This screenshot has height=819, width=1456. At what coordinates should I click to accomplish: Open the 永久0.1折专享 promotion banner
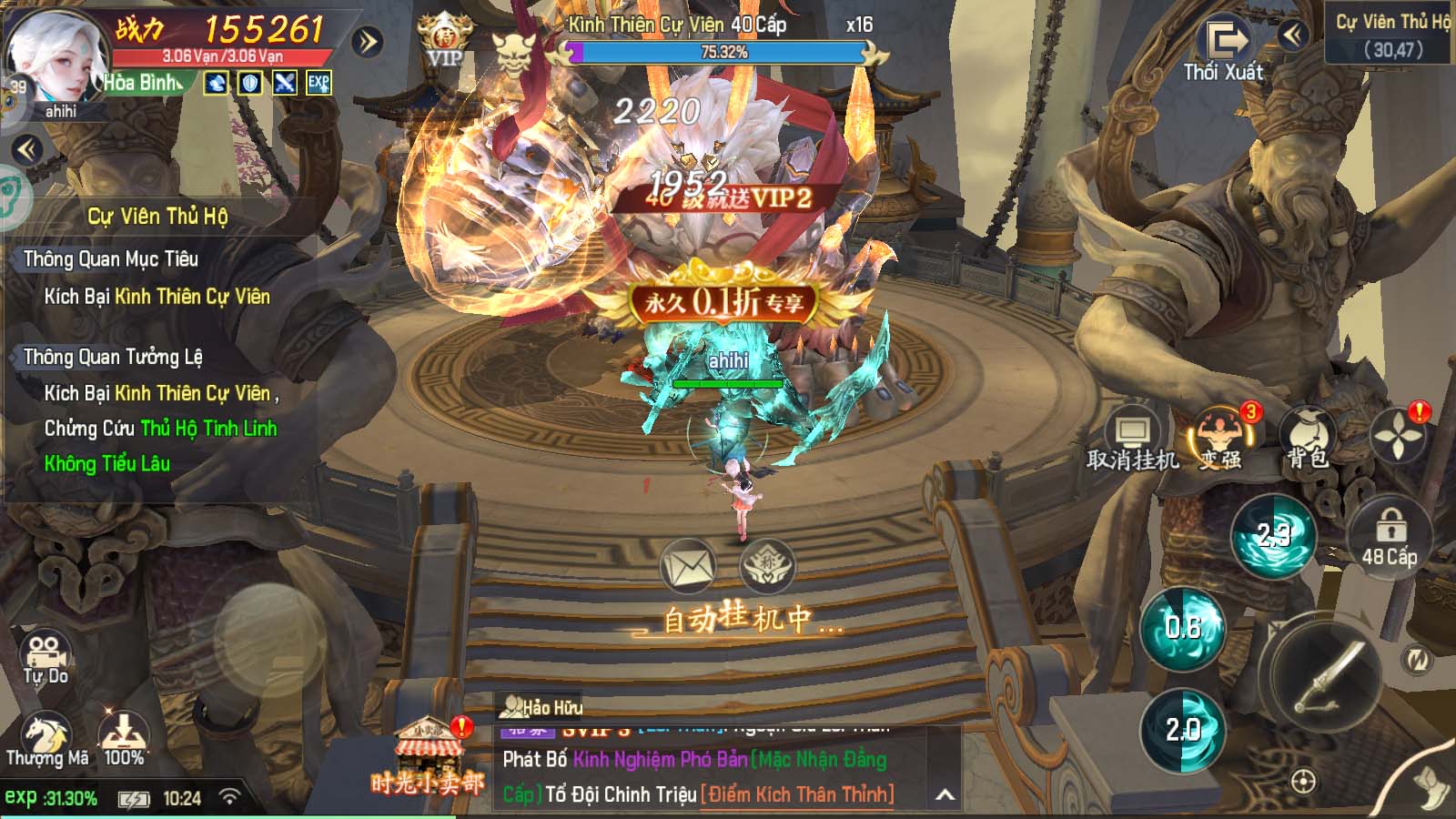(724, 303)
